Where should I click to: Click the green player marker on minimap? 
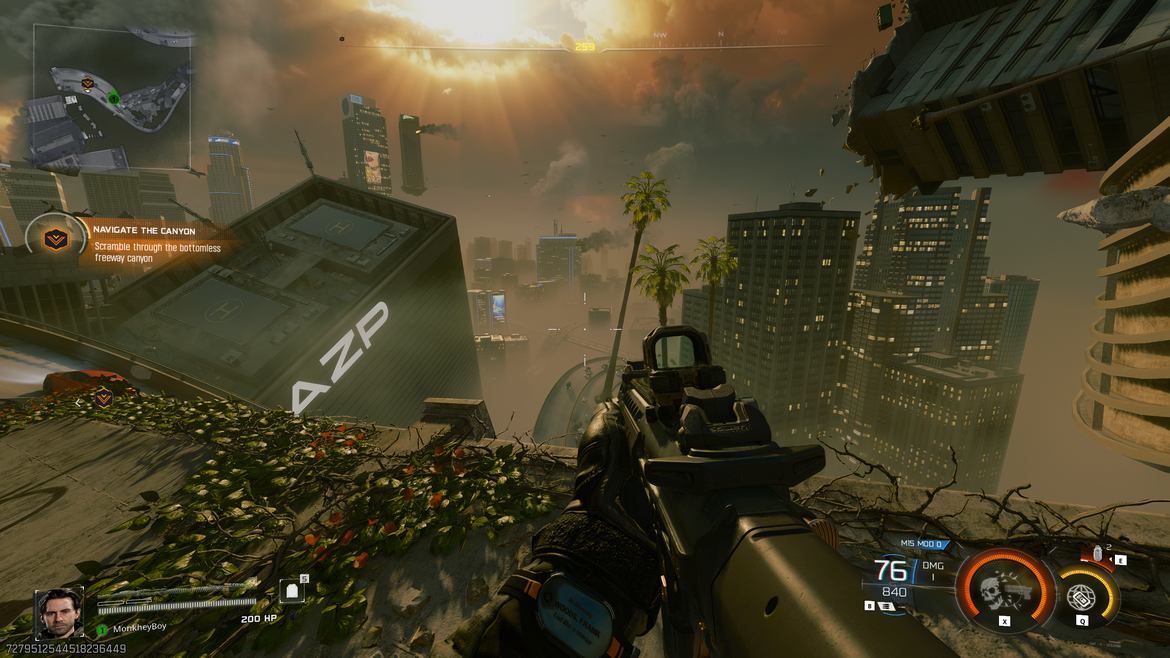114,98
